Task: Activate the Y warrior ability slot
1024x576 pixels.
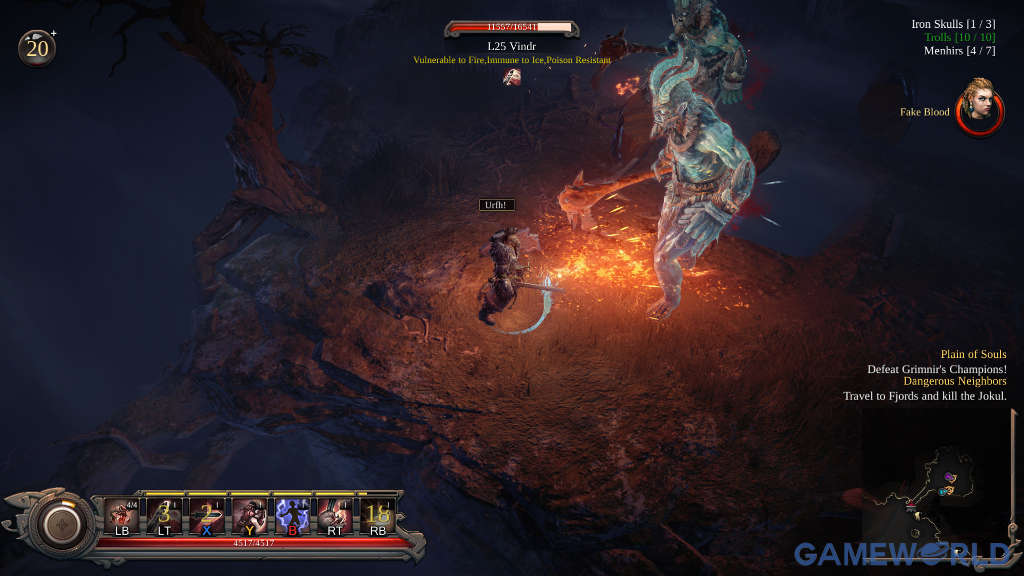Action: (x=248, y=516)
